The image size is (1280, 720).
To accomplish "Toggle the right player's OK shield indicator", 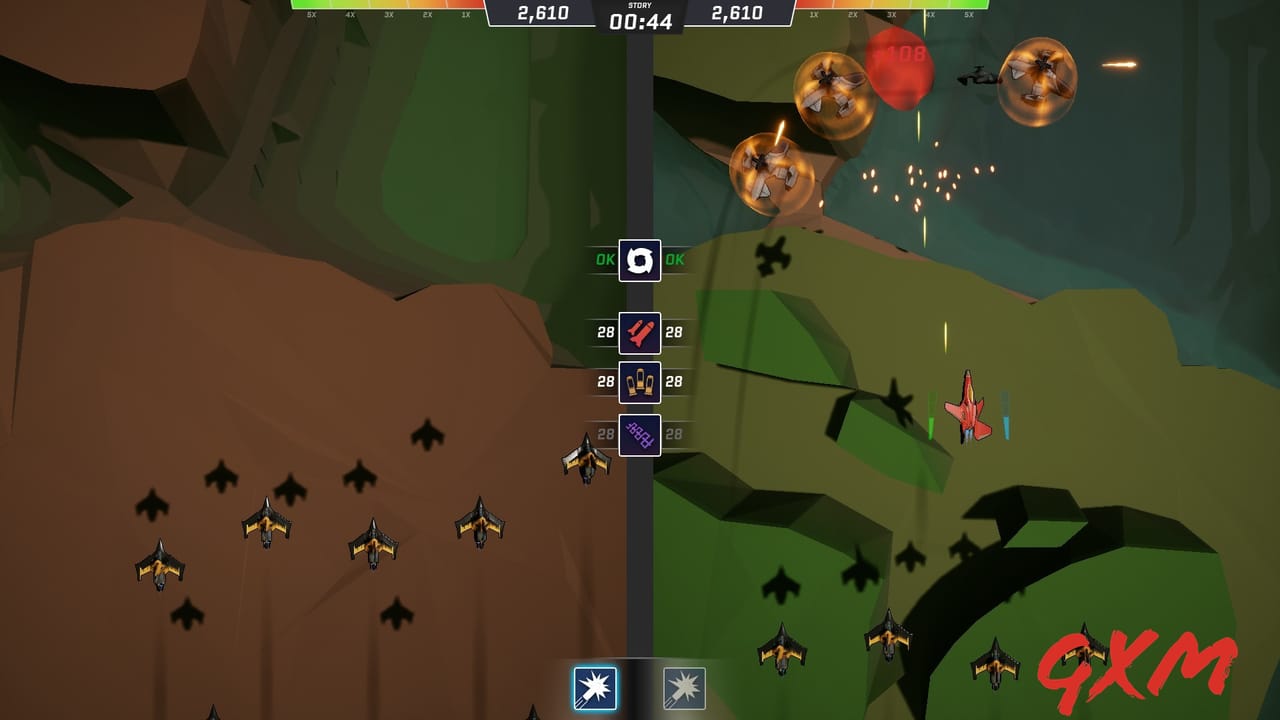I will (x=676, y=260).
